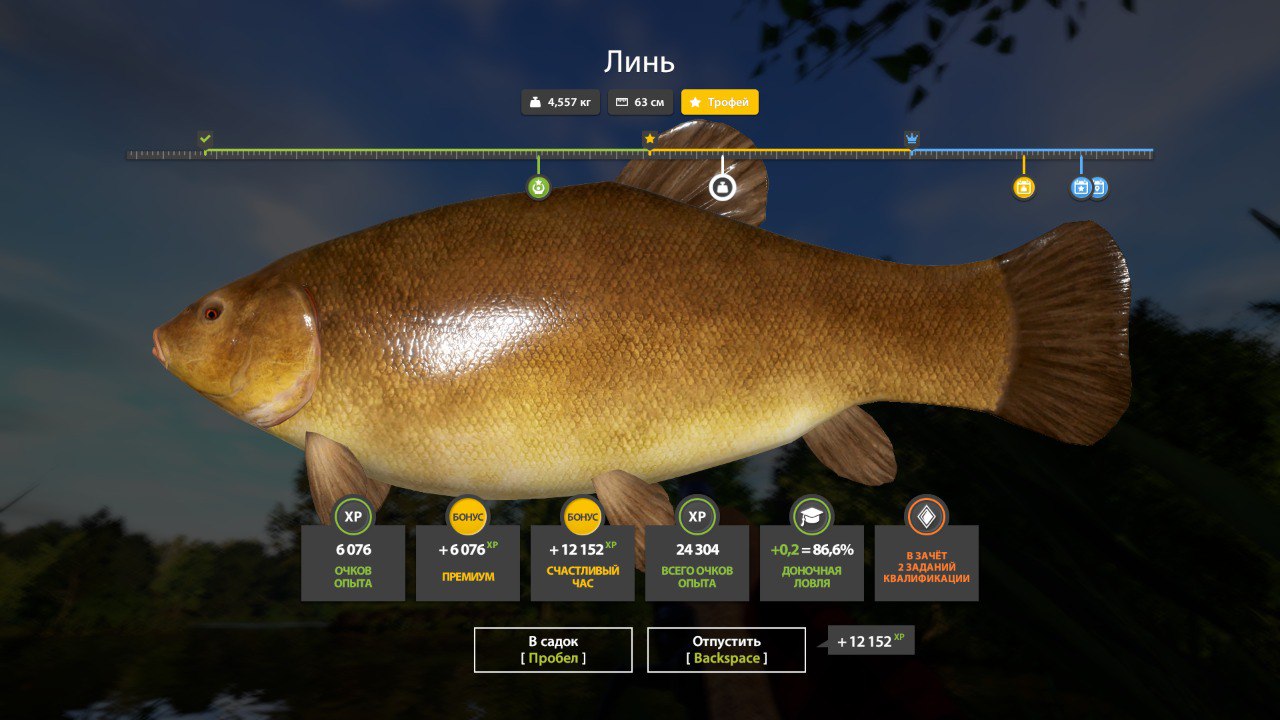This screenshot has height=720, width=1280.
Task: Click the yellow record marker on the scale
Action: tap(1023, 187)
